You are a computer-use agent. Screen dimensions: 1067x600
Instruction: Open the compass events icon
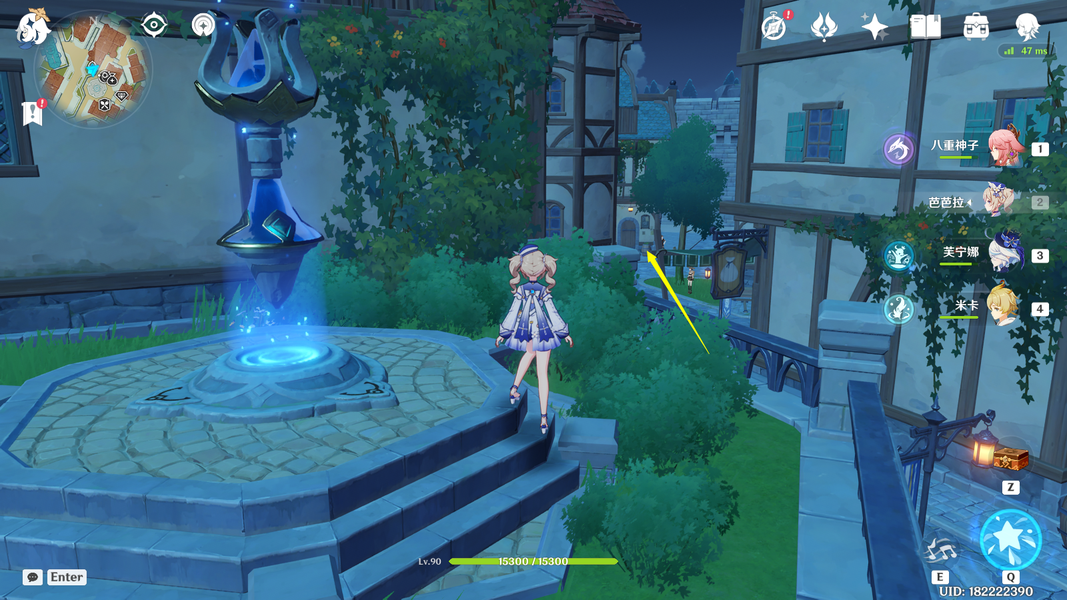(774, 27)
